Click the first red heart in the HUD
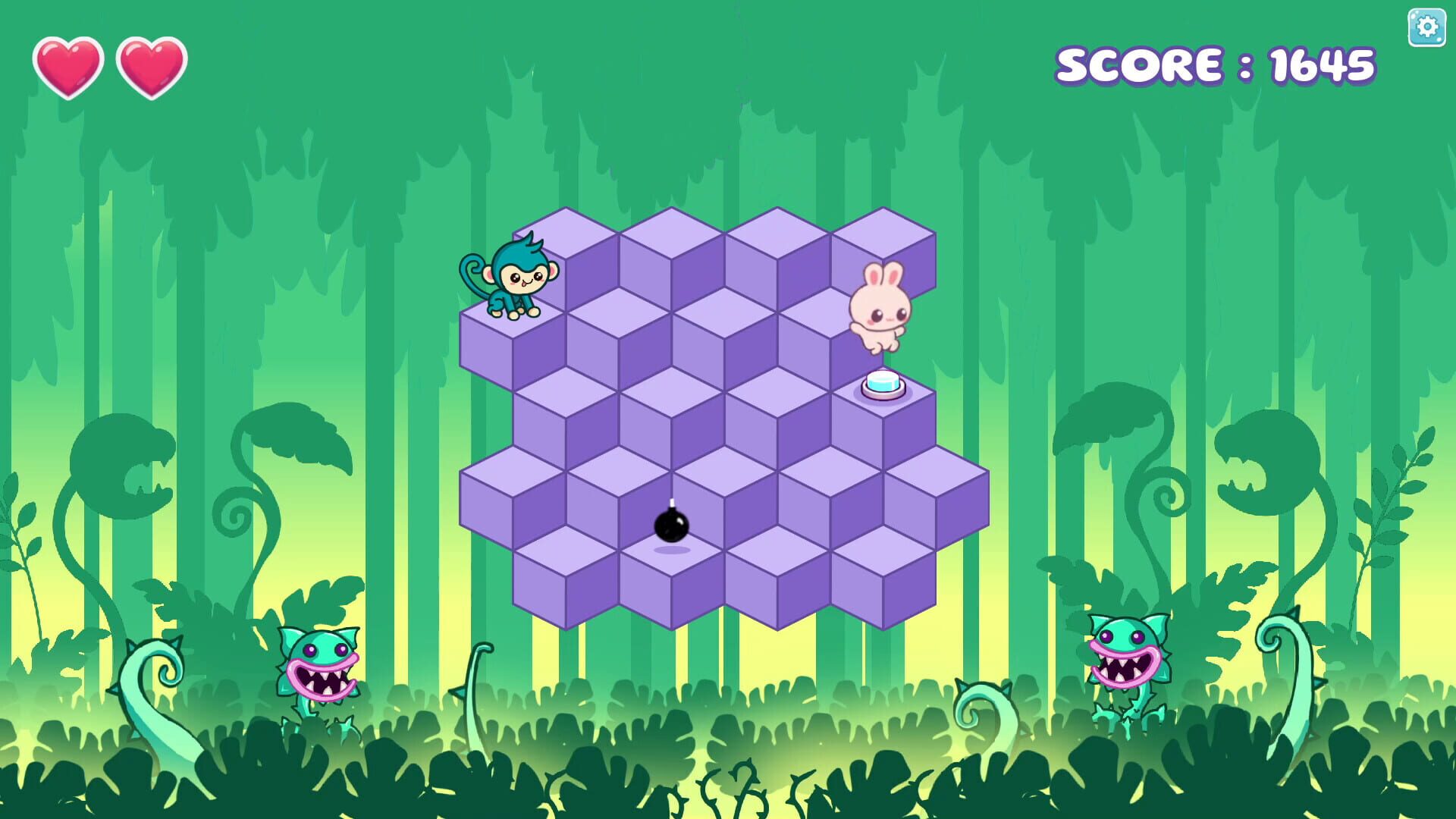 point(70,64)
